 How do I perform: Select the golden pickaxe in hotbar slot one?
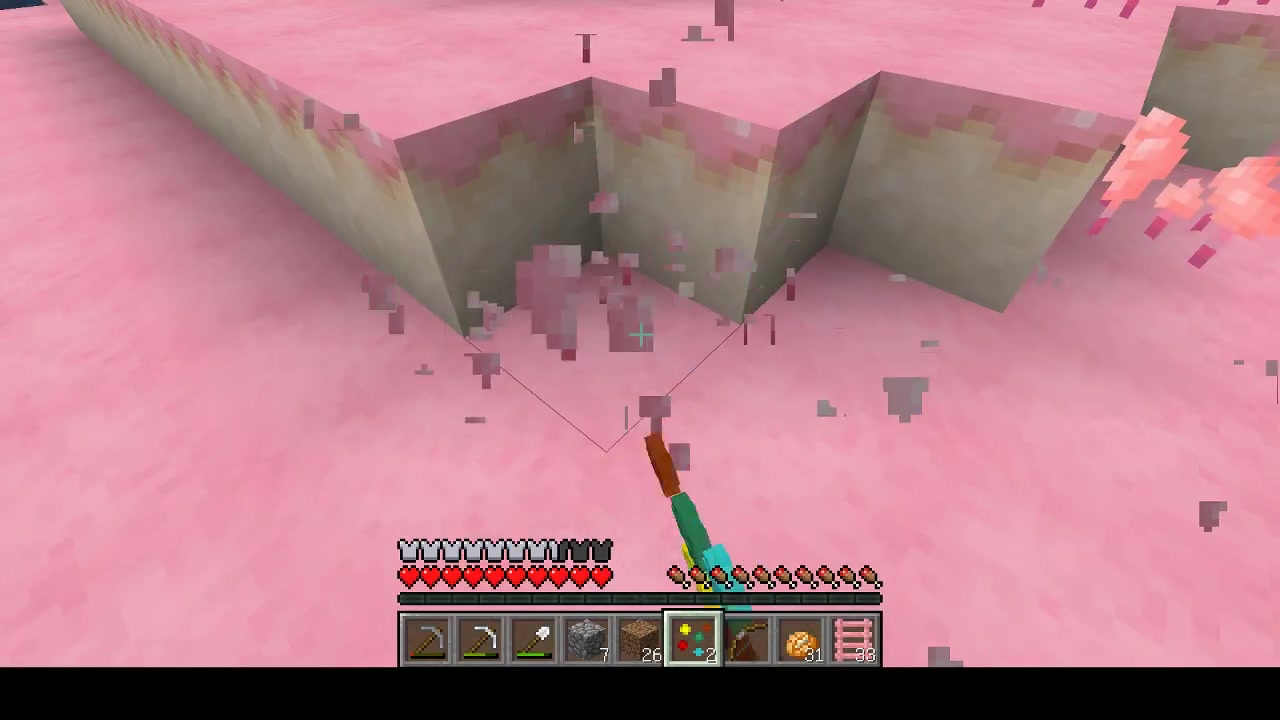click(427, 638)
